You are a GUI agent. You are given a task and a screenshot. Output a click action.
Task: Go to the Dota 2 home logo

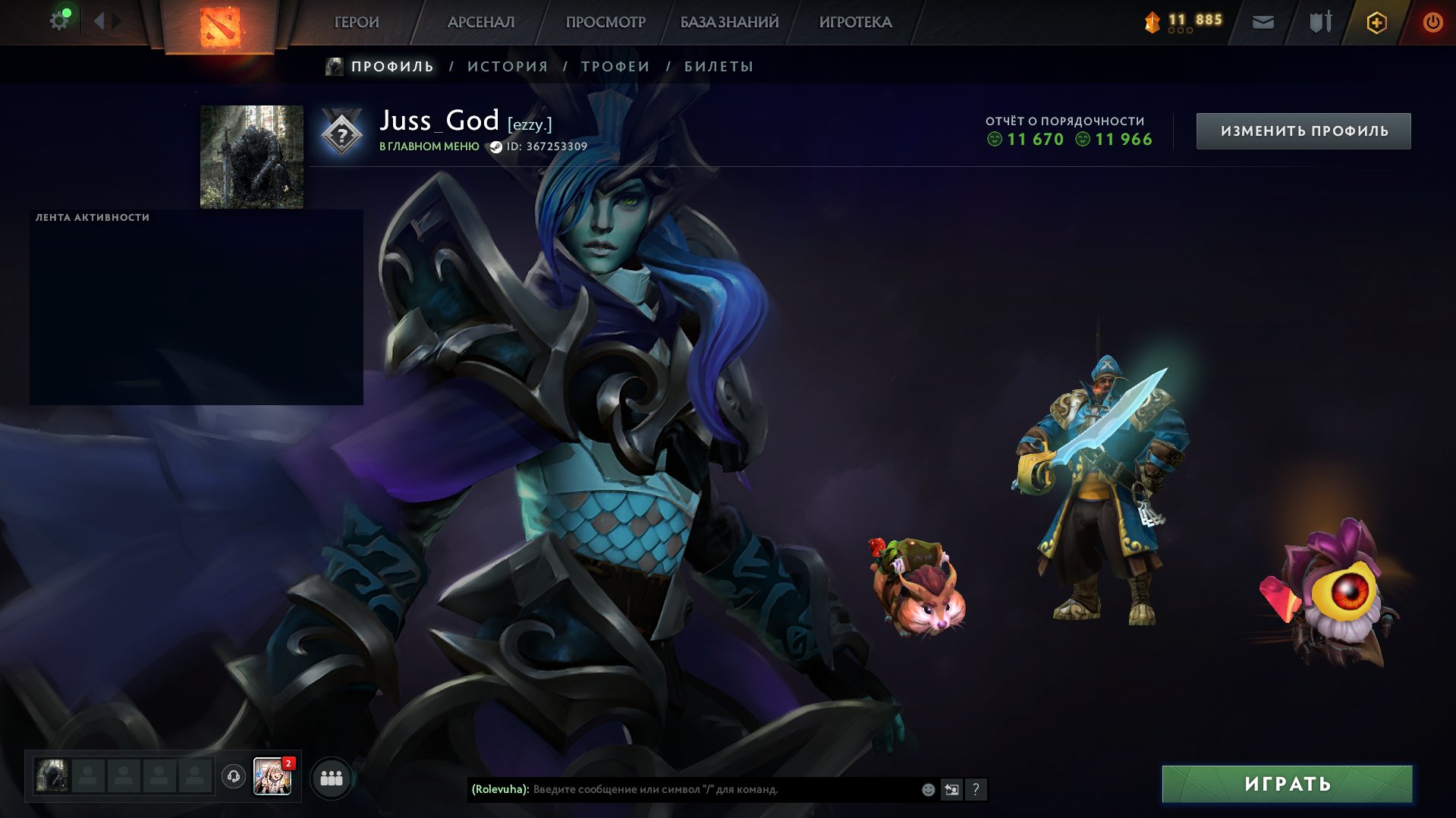point(219,26)
